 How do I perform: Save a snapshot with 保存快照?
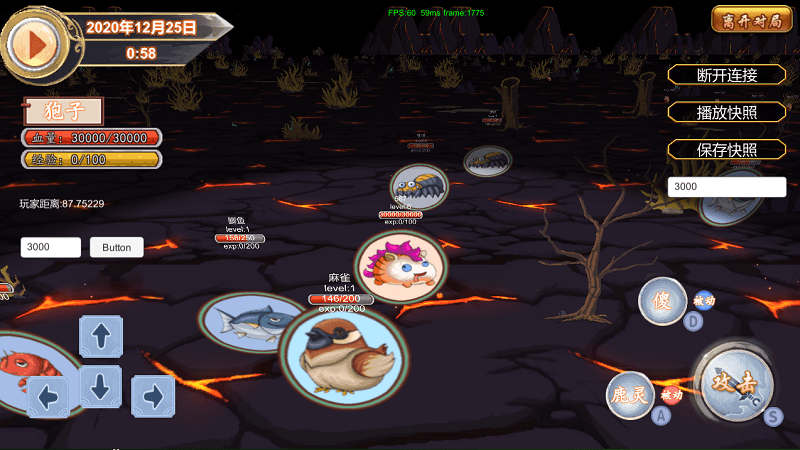(727, 150)
